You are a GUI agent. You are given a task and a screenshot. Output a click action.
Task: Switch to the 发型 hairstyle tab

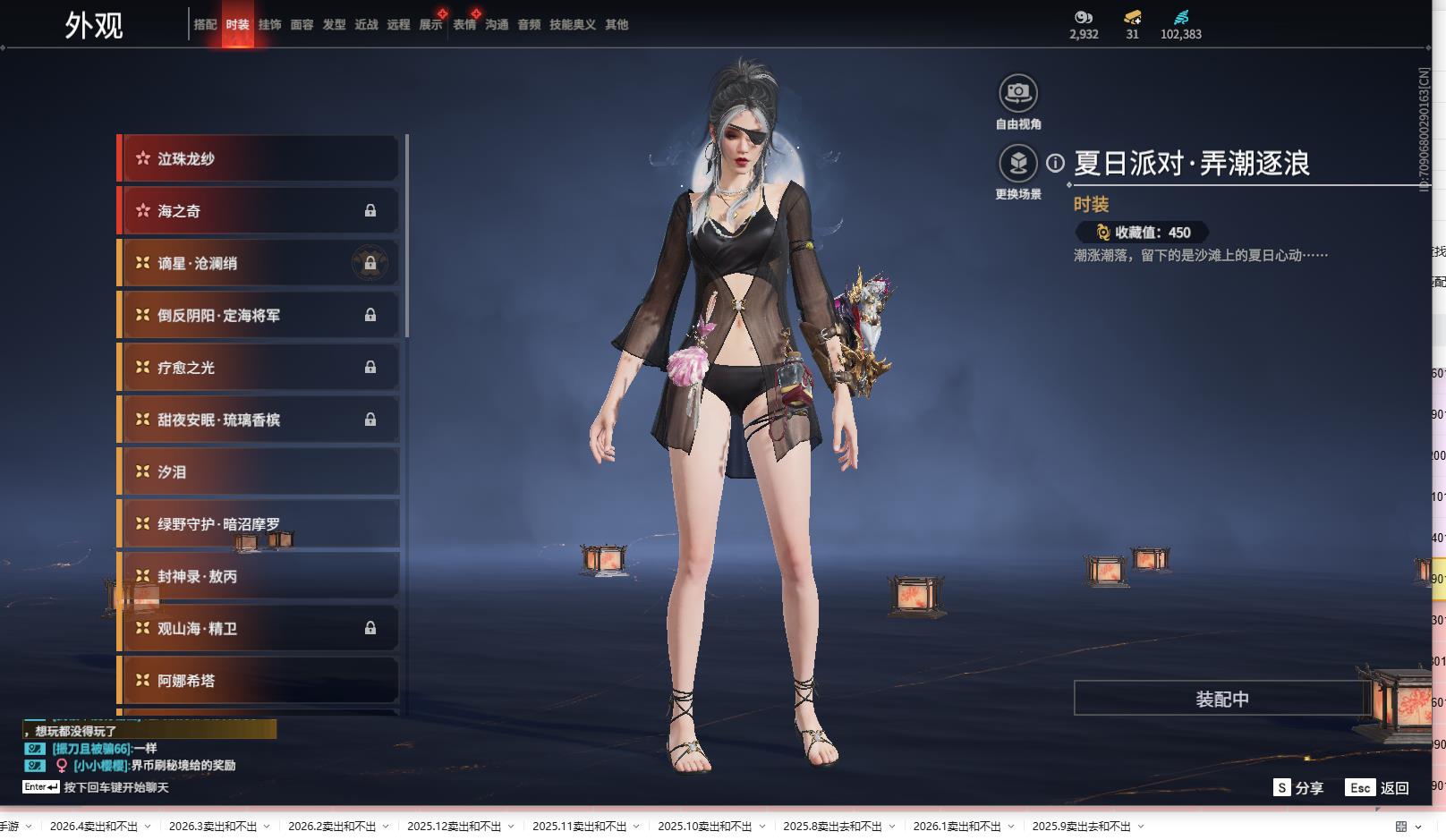pyautogui.click(x=334, y=25)
